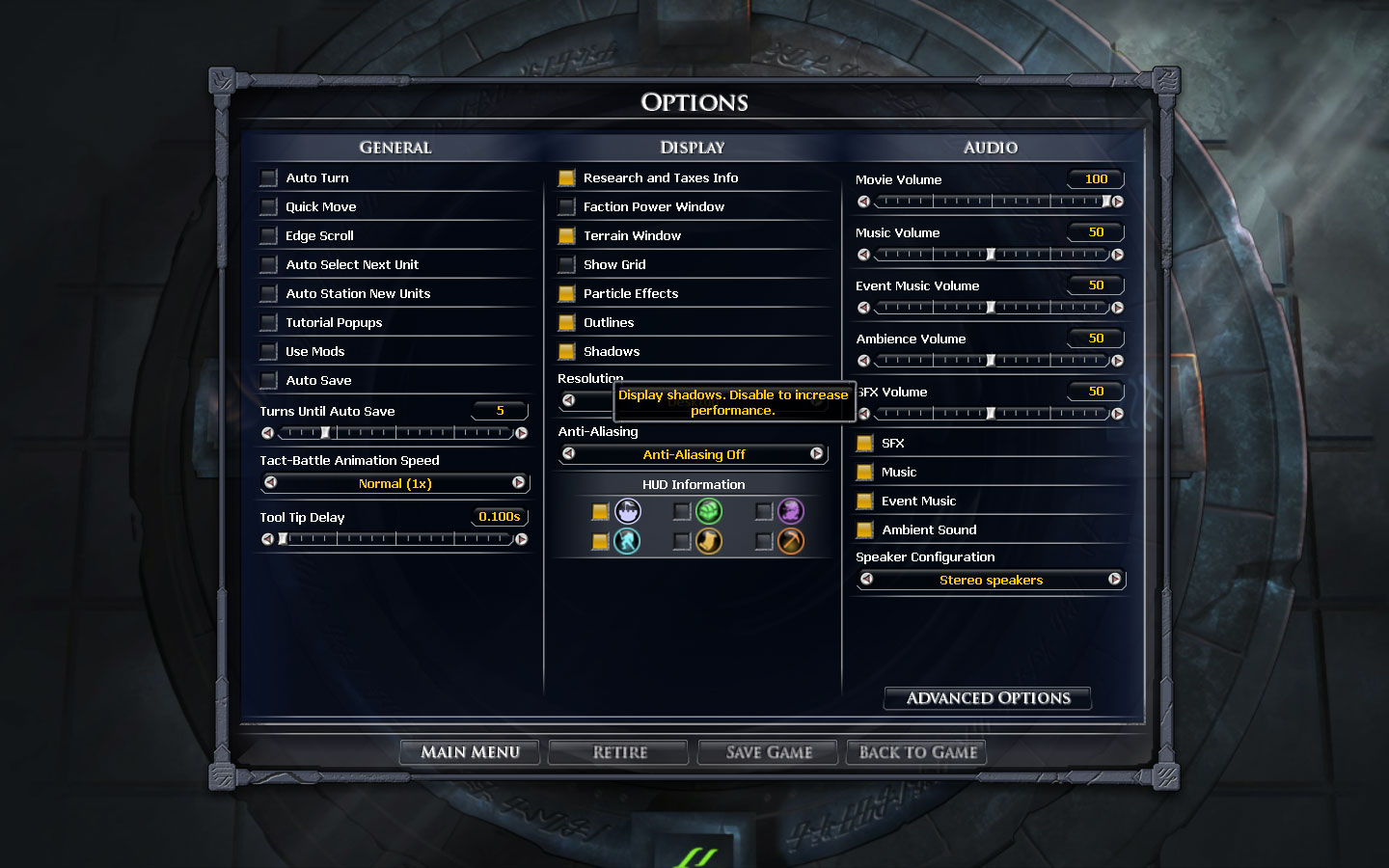The width and height of the screenshot is (1389, 868).
Task: Open the Main Menu
Action: click(470, 752)
